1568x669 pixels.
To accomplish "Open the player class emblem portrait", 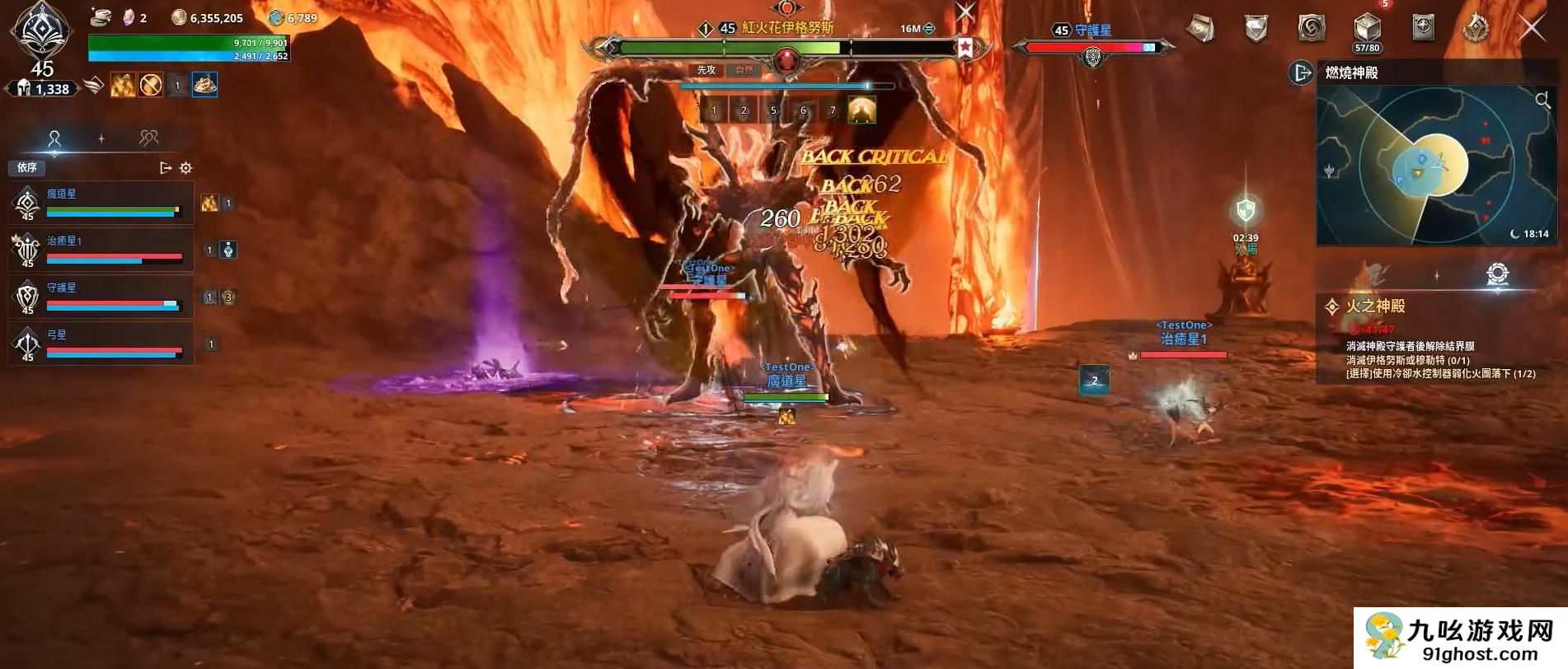I will click(40, 31).
